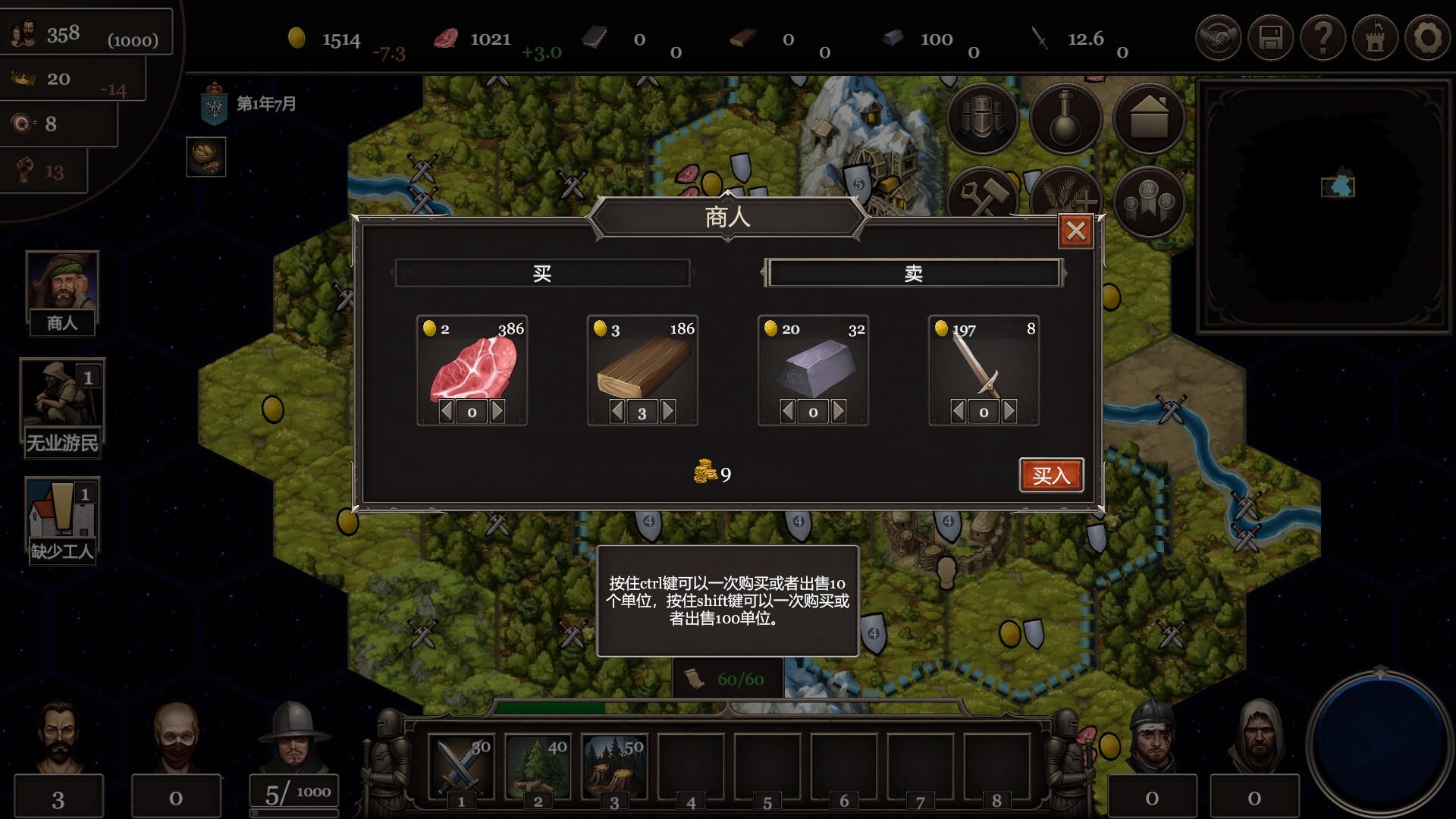Save the game via floppy disk icon

pyautogui.click(x=1270, y=37)
